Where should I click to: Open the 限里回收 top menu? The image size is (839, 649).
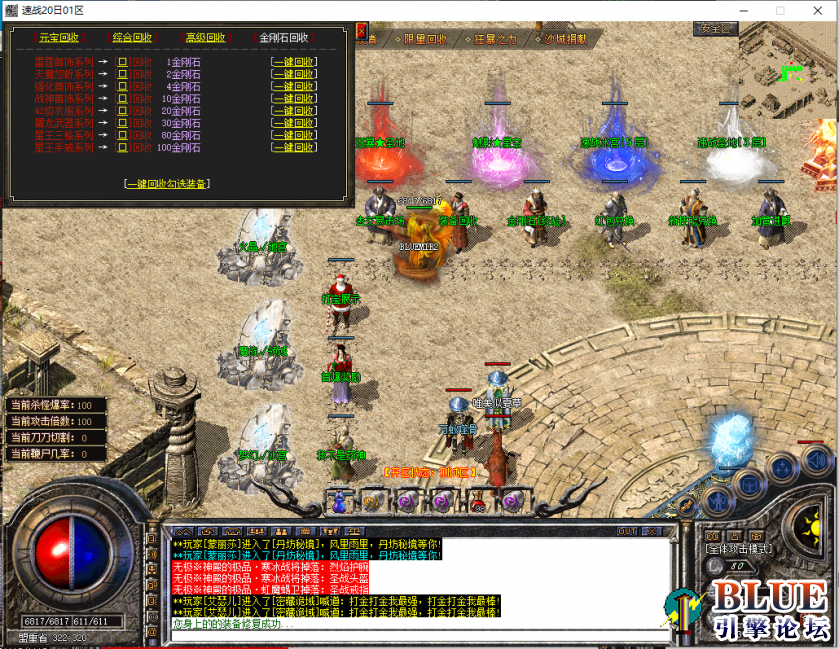[x=424, y=40]
